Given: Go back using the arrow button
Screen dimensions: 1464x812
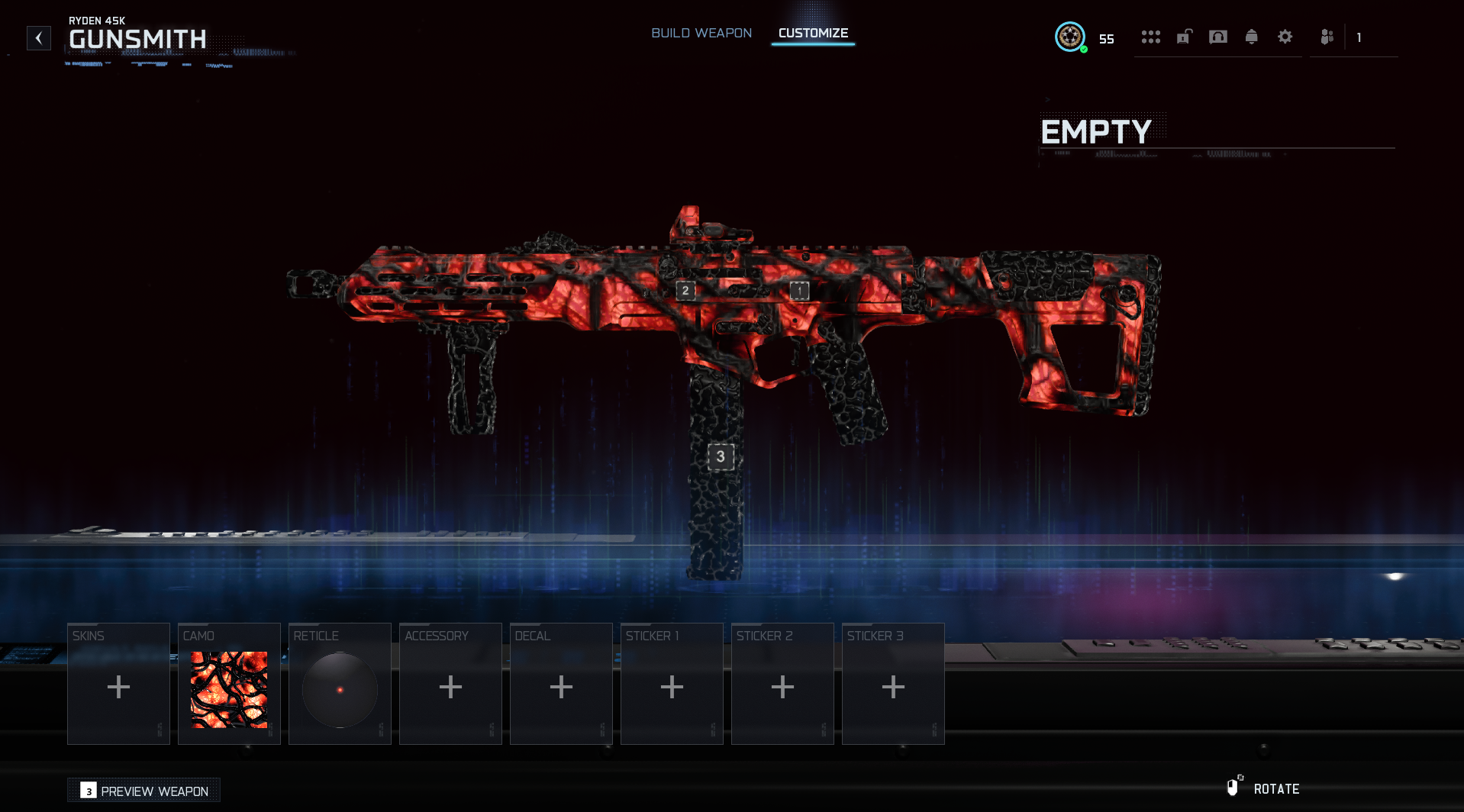Looking at the screenshot, I should coord(39,38).
